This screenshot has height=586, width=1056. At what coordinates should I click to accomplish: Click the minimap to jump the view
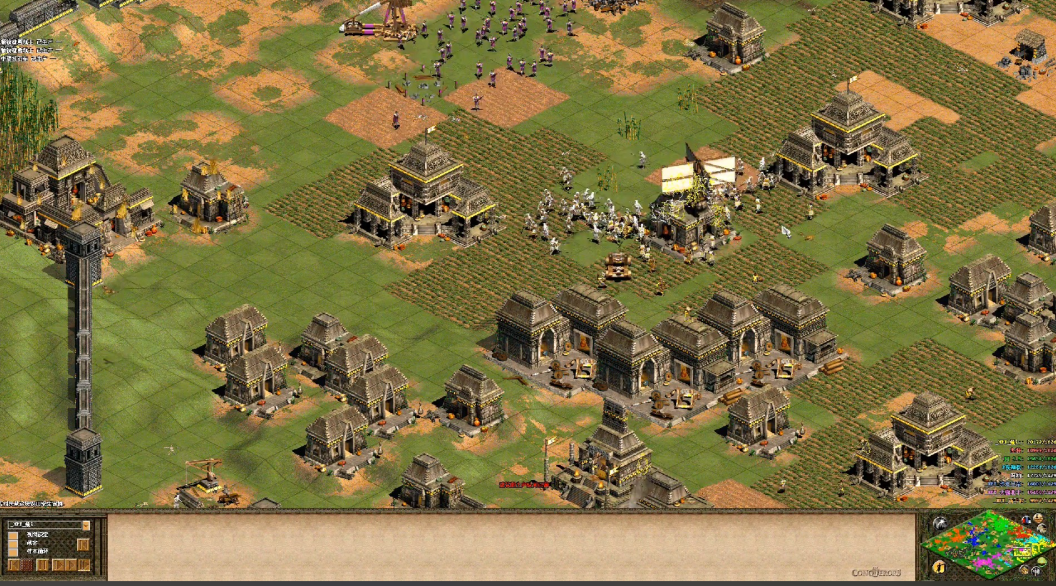coord(988,546)
